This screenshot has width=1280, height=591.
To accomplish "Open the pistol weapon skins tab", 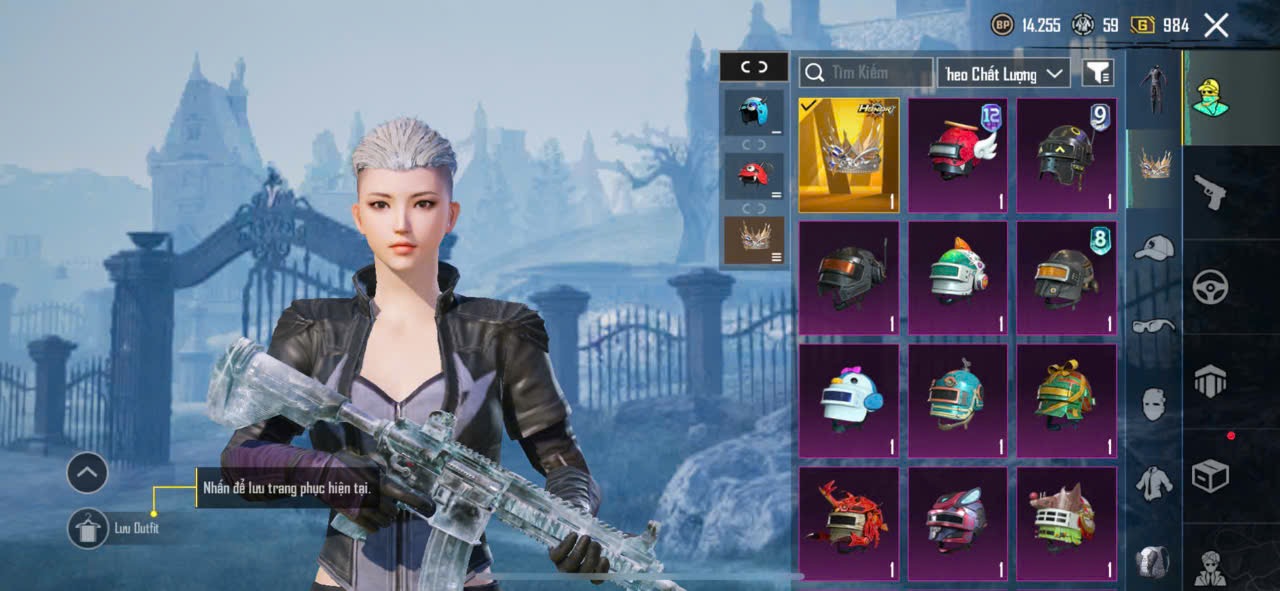I will click(x=1210, y=192).
